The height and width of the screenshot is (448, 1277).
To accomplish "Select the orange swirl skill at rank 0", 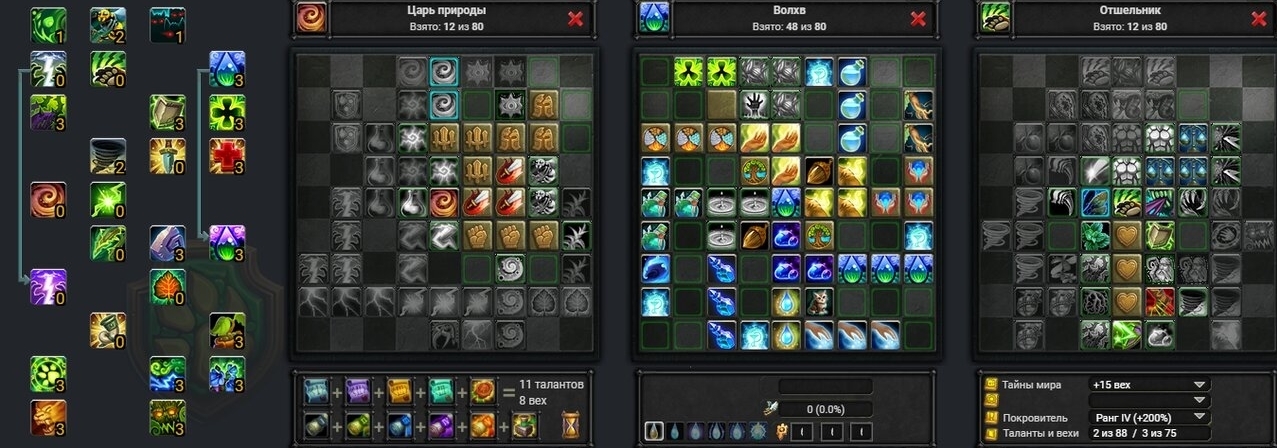I will point(47,199).
